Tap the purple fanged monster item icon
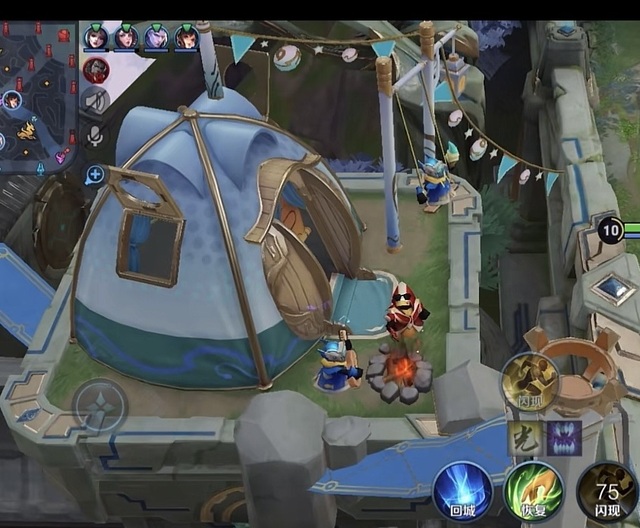The image size is (640, 528). point(564,438)
